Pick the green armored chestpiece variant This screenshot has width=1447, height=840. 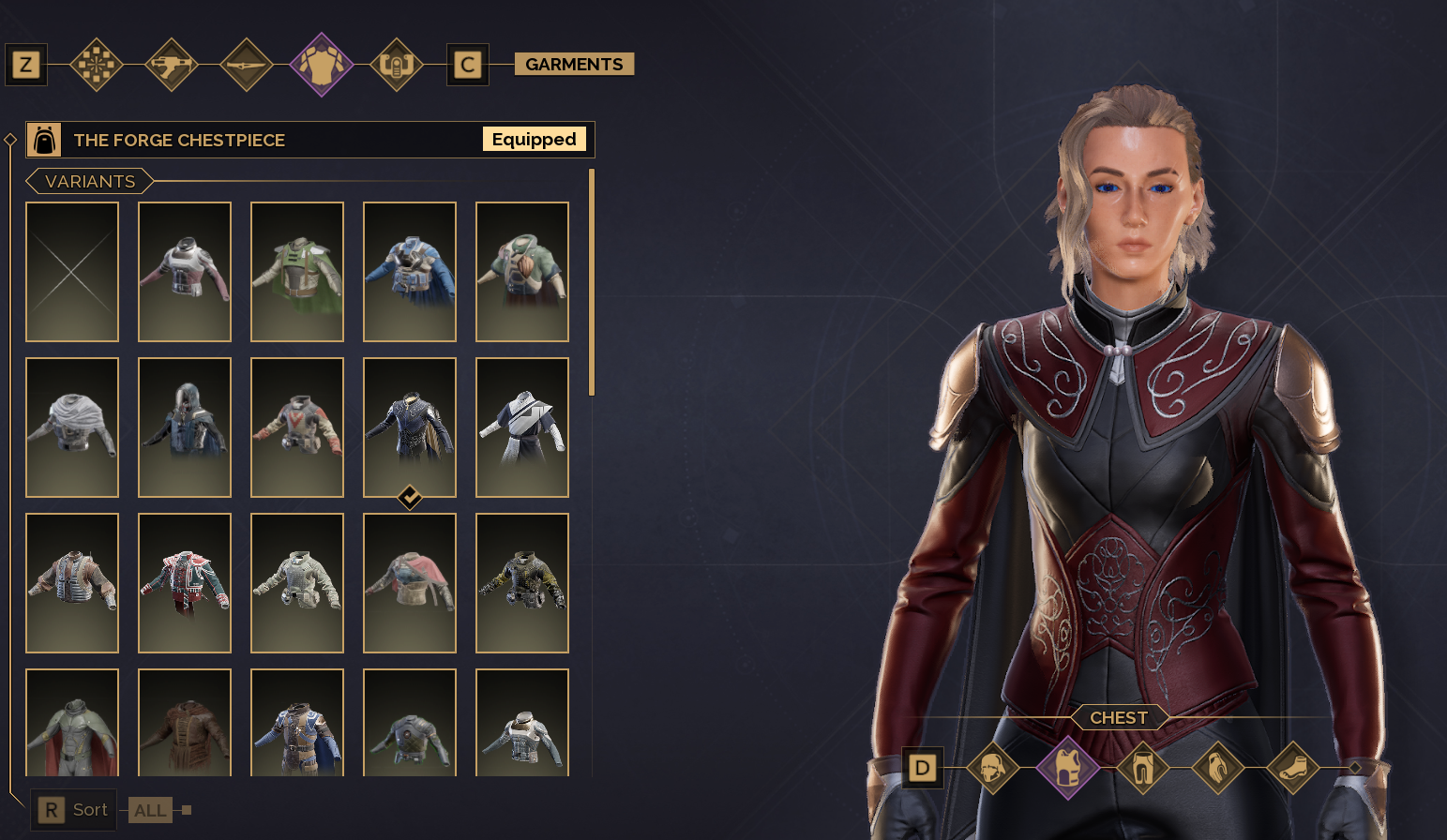point(297,272)
